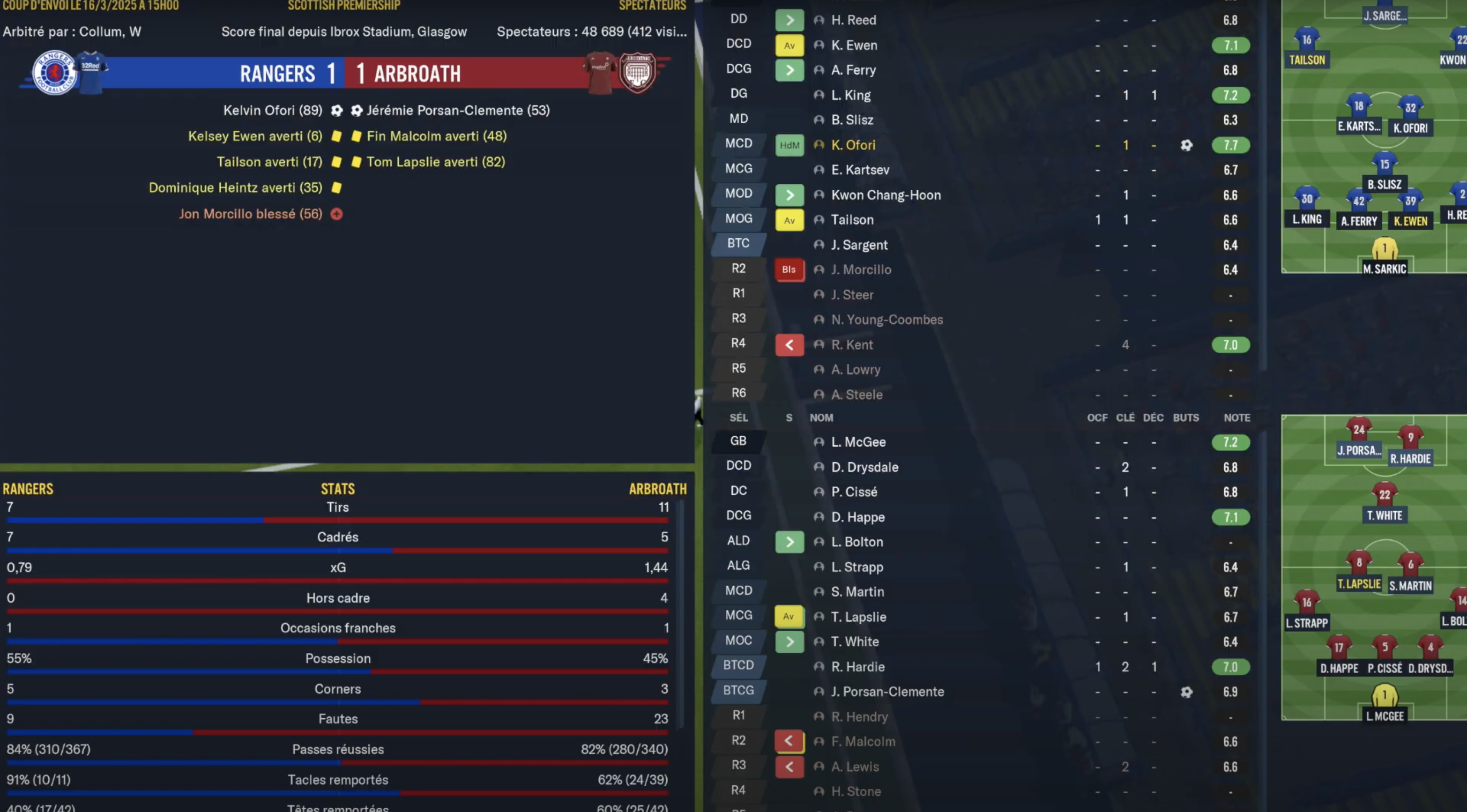Open J. Porsan-Clemente's player row

[x=887, y=692]
